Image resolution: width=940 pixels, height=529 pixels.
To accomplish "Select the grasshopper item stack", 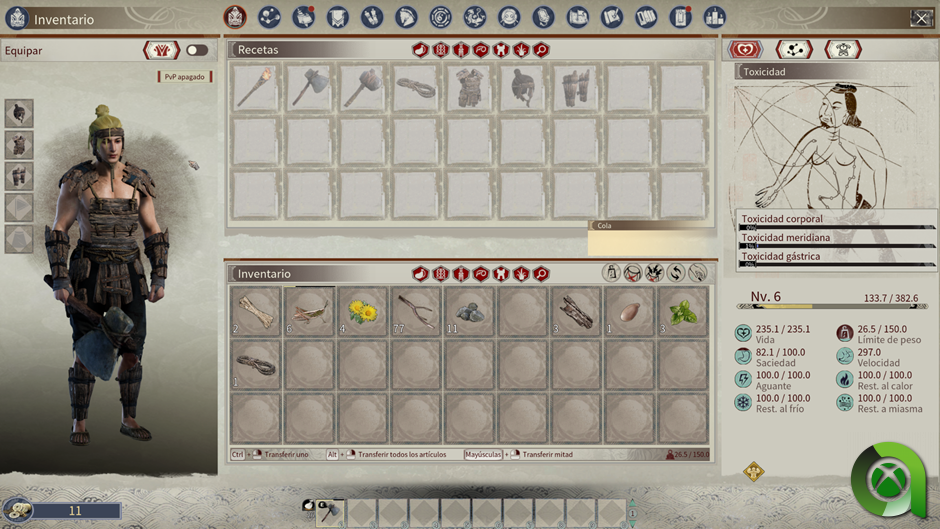I will pos(310,311).
